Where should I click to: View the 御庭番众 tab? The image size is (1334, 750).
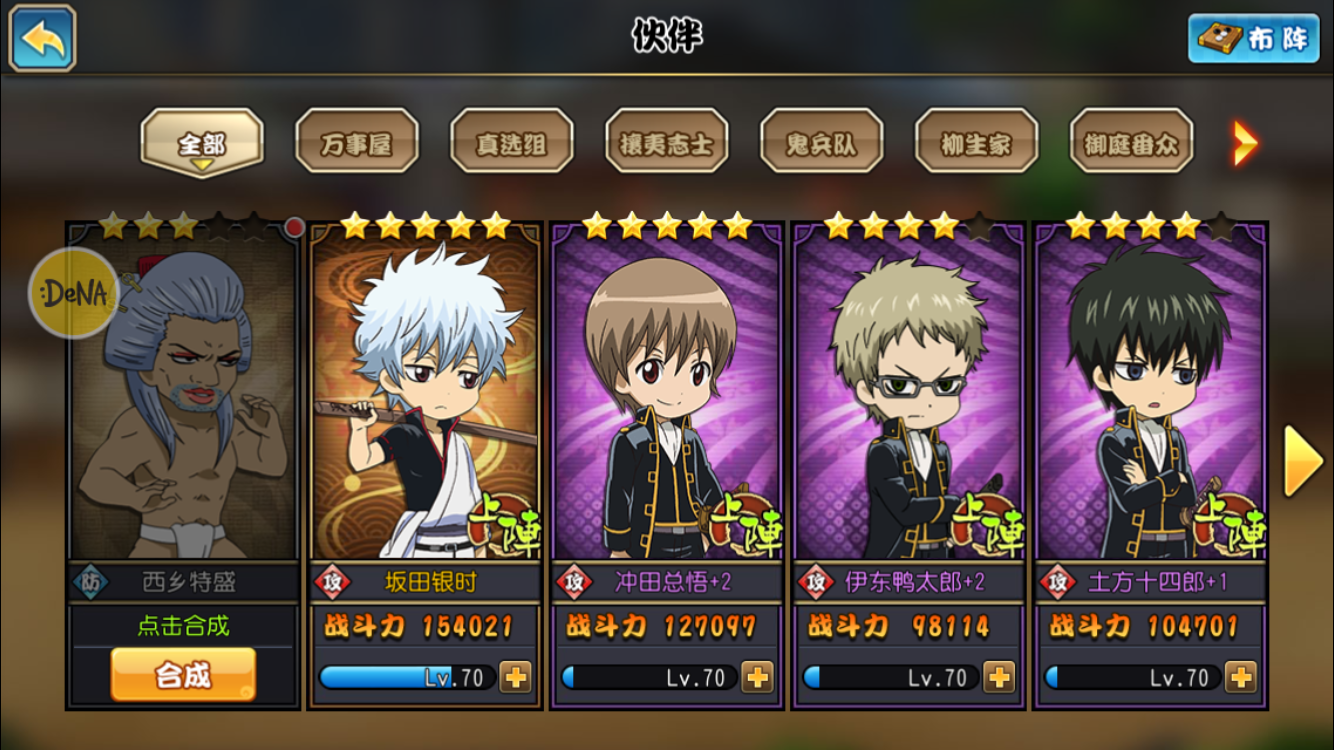[x=1132, y=143]
